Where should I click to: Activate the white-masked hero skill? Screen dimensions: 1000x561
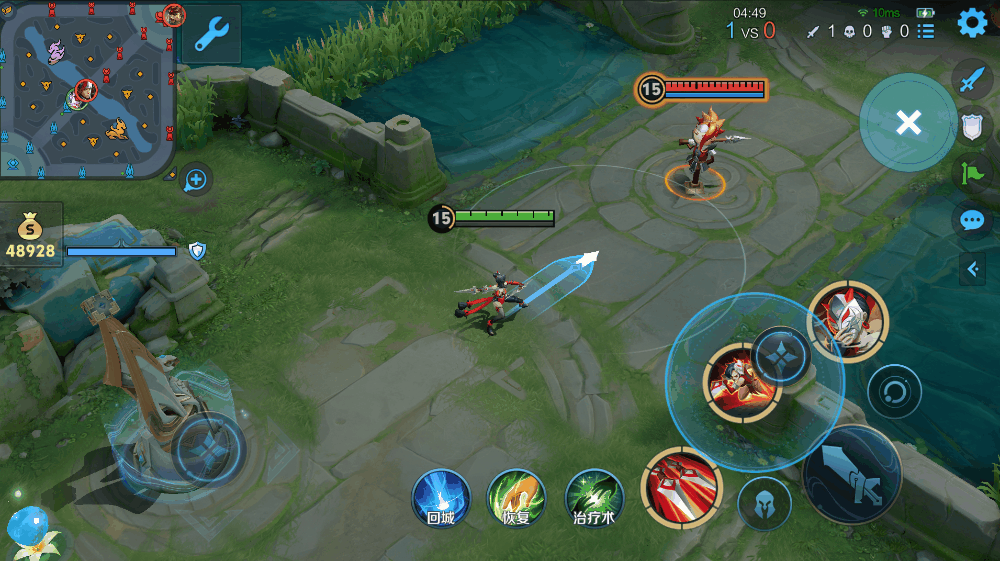tap(847, 320)
